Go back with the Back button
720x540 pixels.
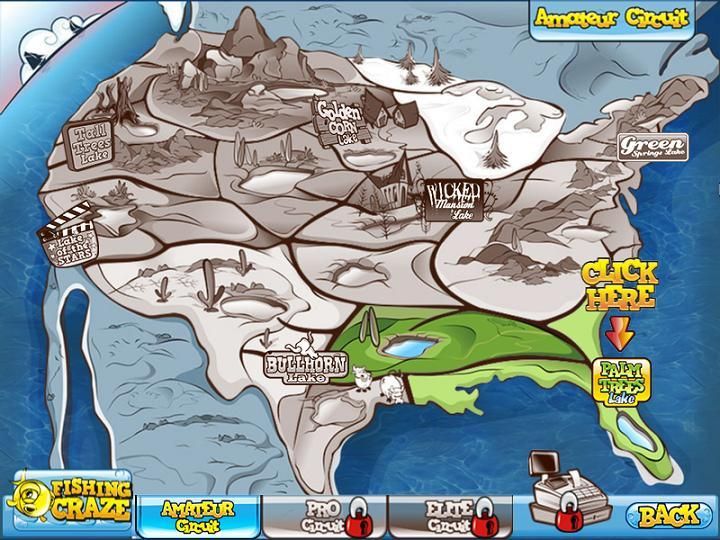[x=669, y=515]
